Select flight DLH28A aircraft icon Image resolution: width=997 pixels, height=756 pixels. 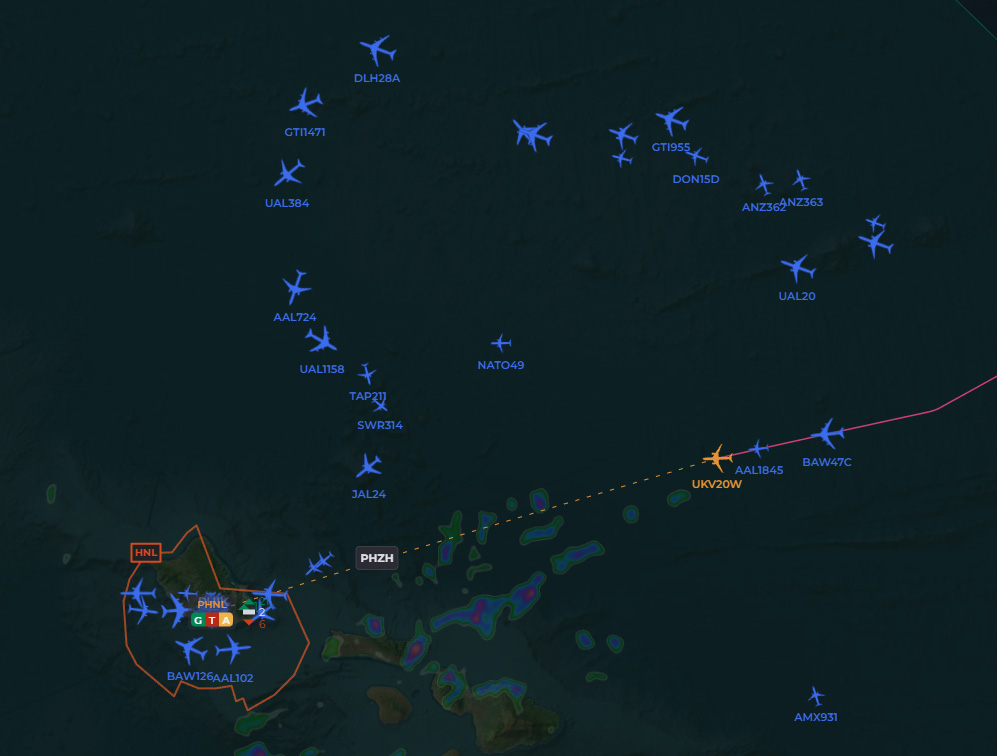click(377, 49)
